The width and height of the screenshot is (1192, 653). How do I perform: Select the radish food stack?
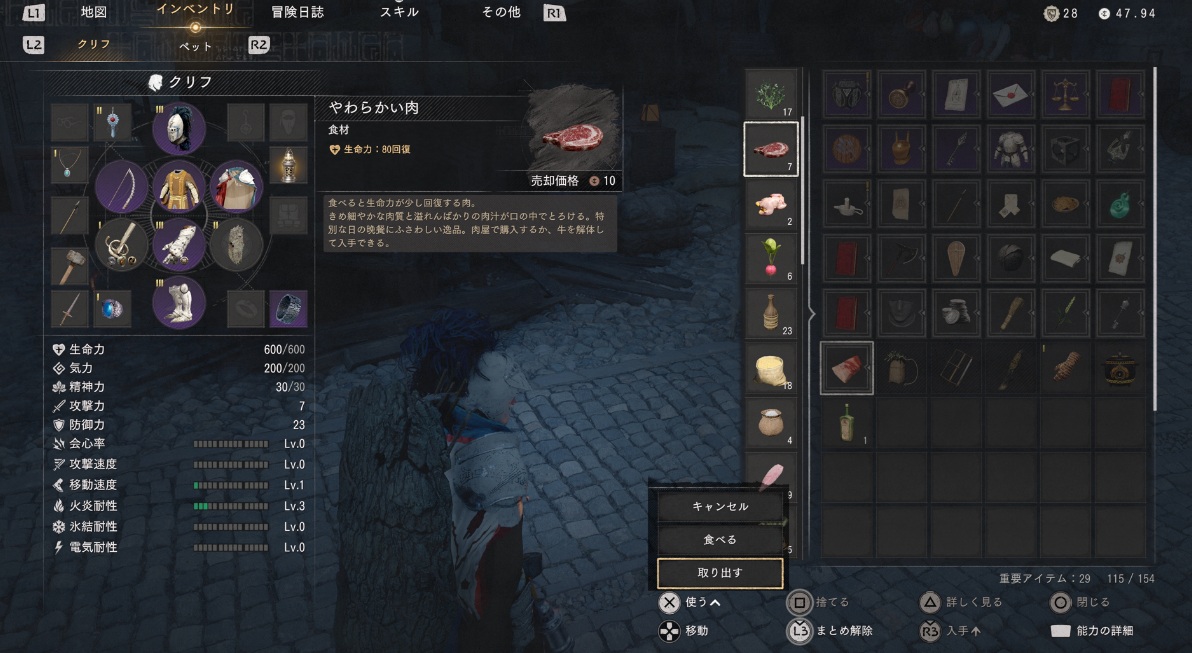[x=771, y=259]
